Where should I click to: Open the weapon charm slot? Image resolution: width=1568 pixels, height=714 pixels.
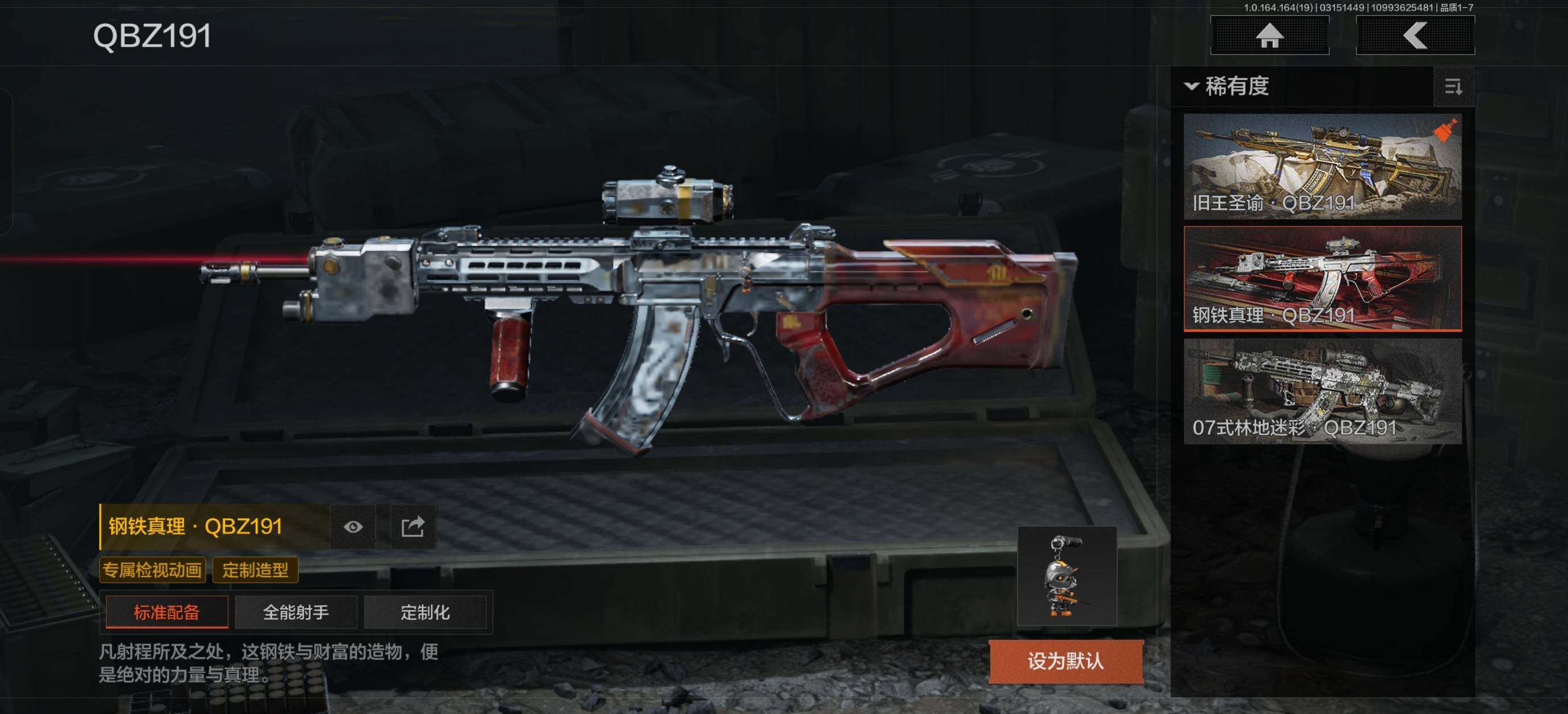tap(1066, 576)
